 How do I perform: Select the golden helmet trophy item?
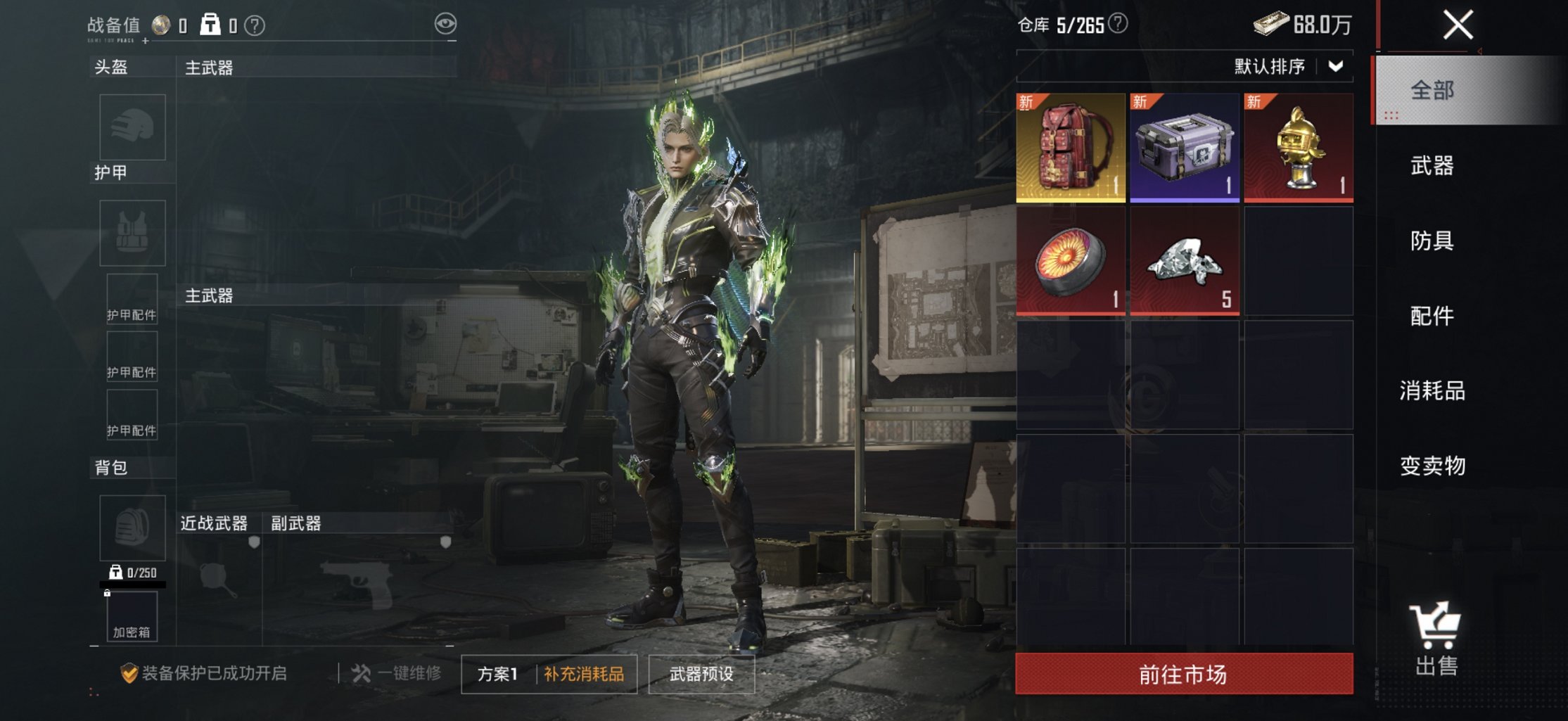point(1299,148)
